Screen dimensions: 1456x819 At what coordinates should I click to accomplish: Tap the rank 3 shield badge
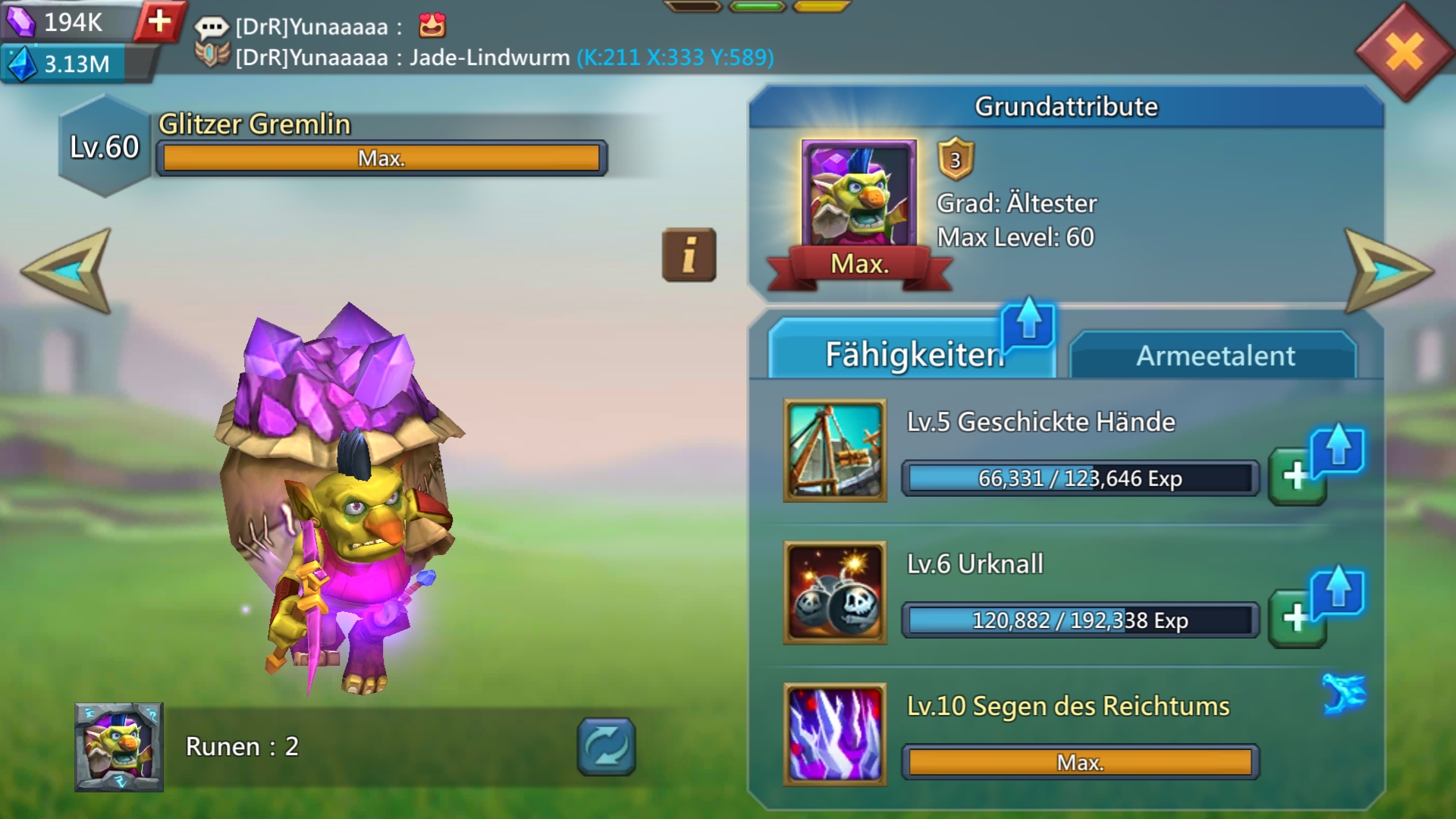click(x=955, y=159)
